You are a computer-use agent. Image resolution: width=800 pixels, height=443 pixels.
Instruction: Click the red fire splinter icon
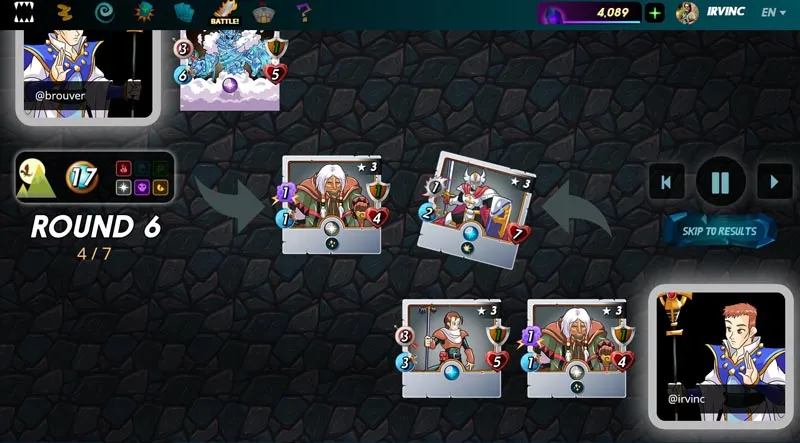click(x=124, y=168)
